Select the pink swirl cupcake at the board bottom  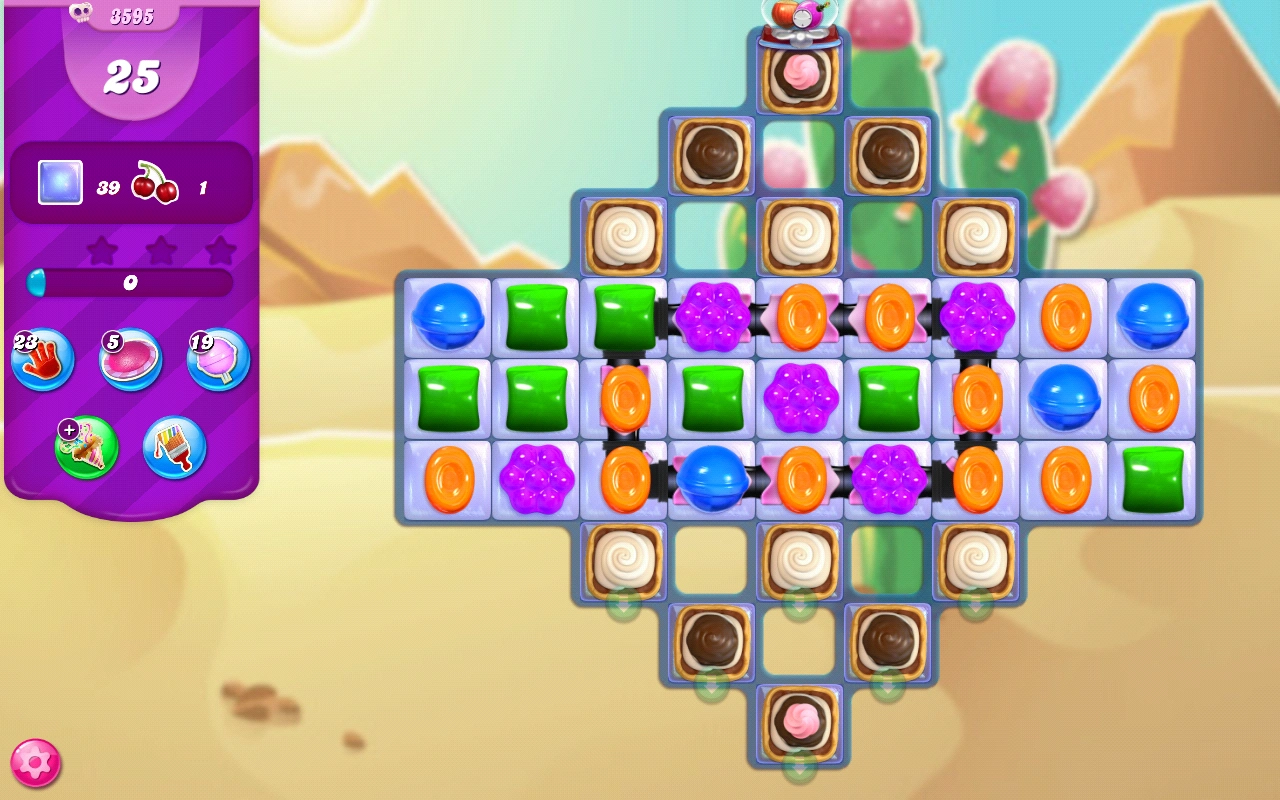click(x=798, y=722)
